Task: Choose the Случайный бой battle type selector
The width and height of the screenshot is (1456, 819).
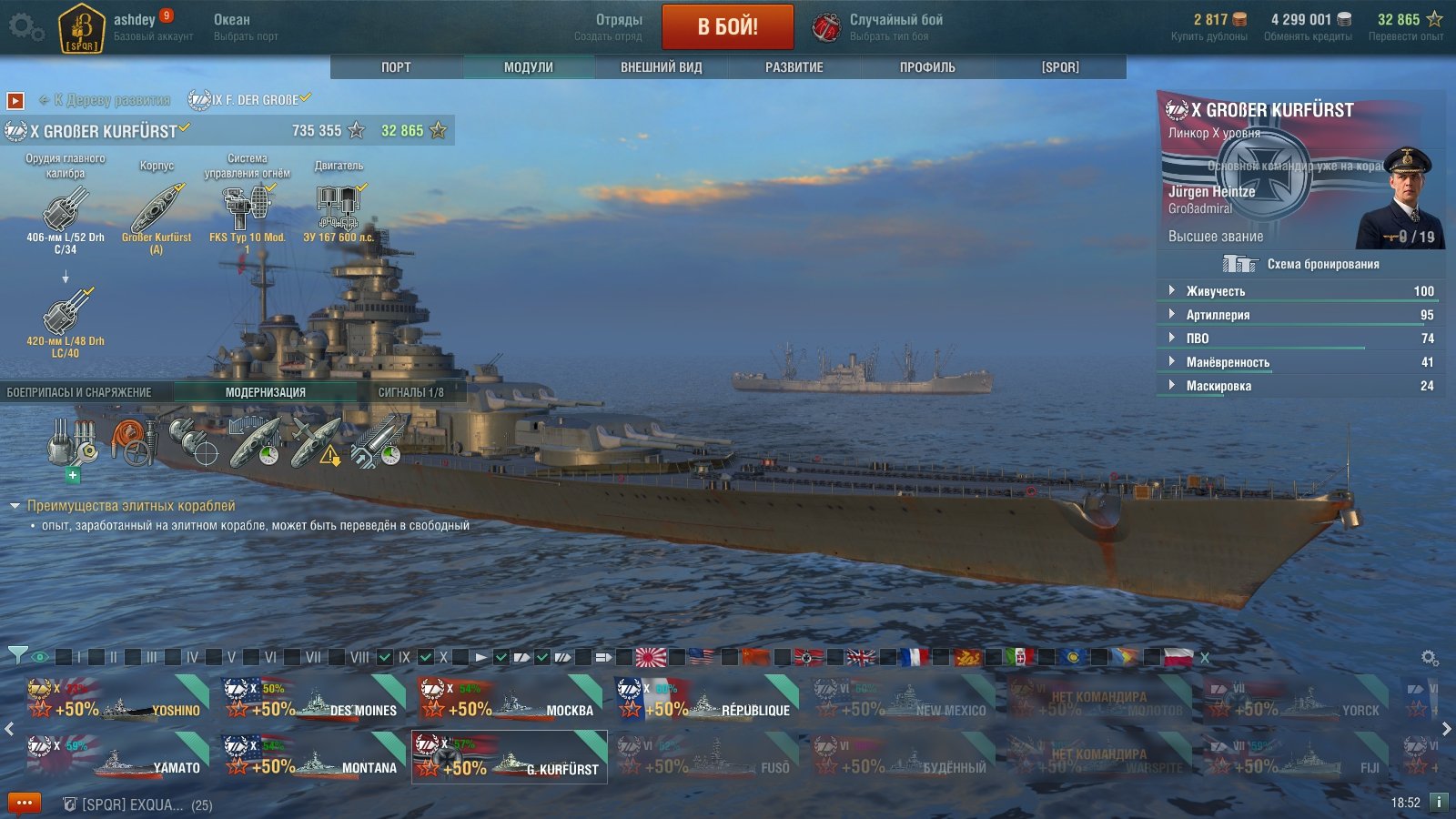Action: 878,27
